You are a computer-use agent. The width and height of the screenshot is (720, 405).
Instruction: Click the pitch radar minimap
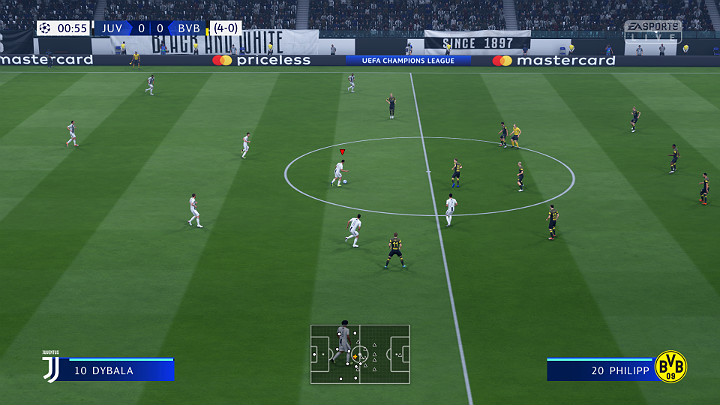(x=360, y=354)
